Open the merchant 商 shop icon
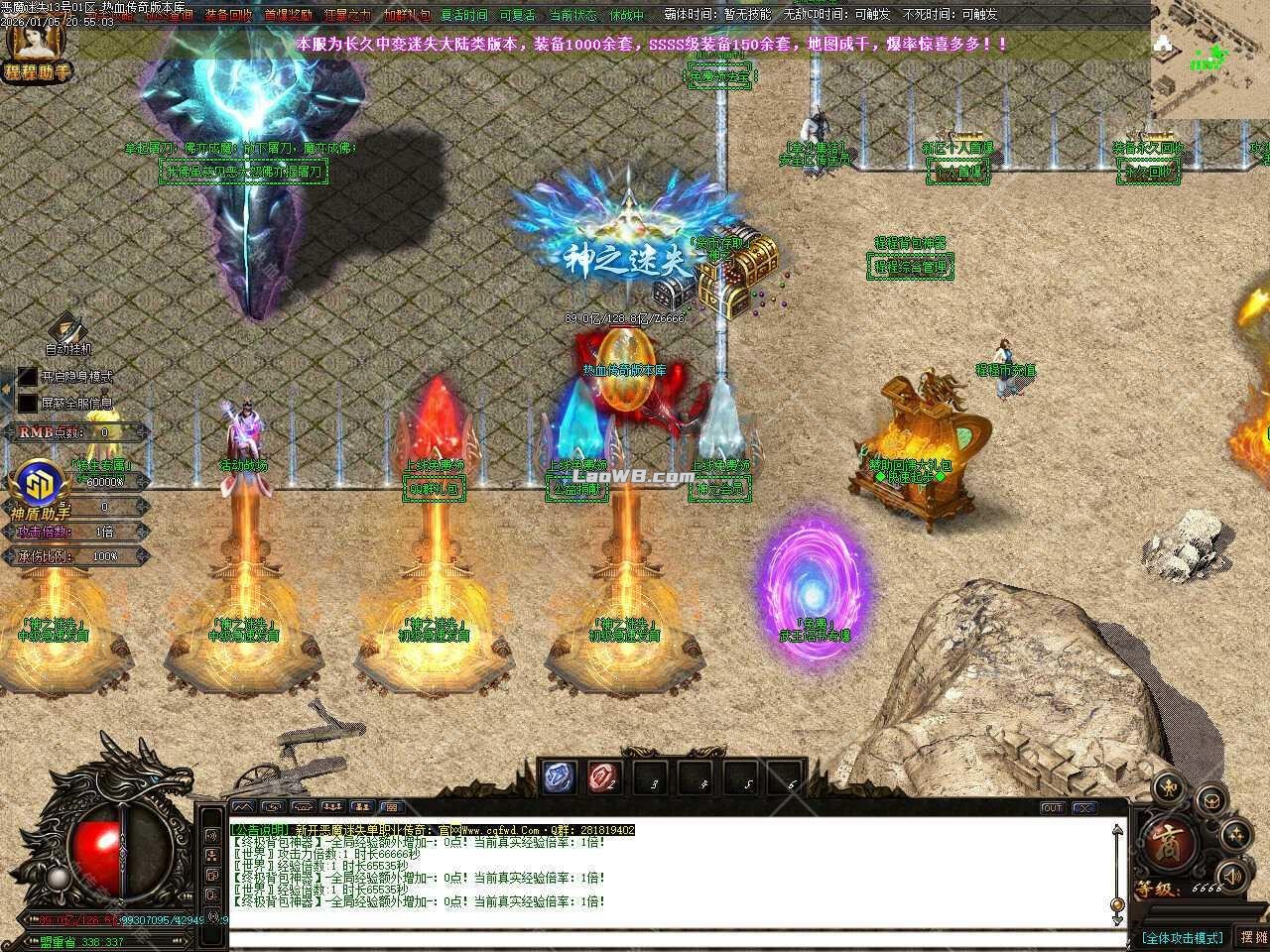Screen dimensions: 1270x952 click(1169, 841)
